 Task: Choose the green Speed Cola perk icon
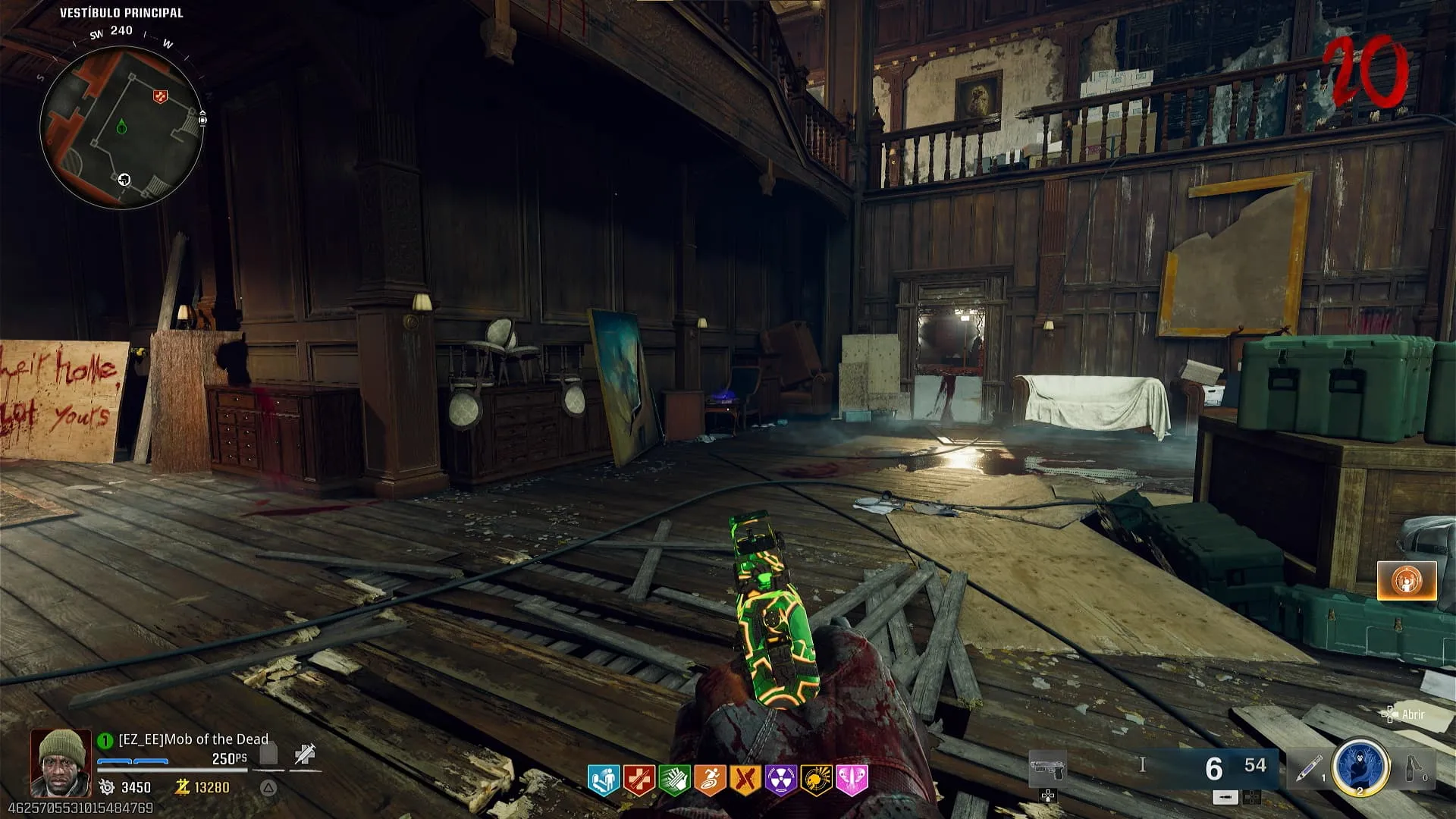(674, 780)
